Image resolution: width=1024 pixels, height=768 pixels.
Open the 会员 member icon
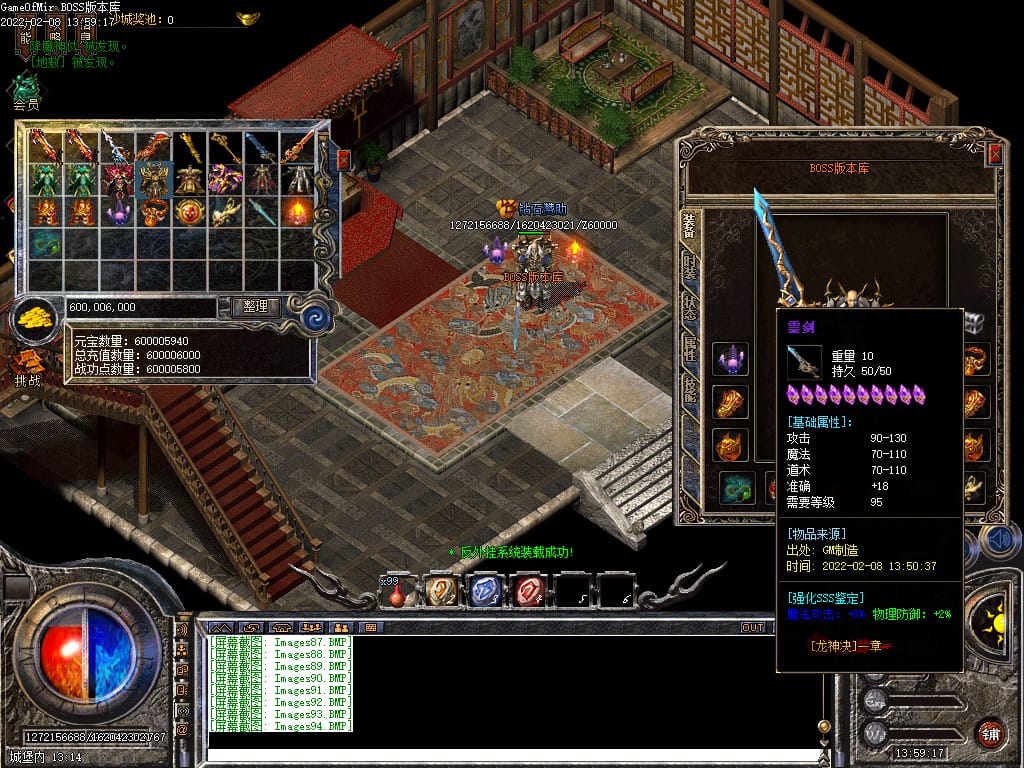(25, 90)
